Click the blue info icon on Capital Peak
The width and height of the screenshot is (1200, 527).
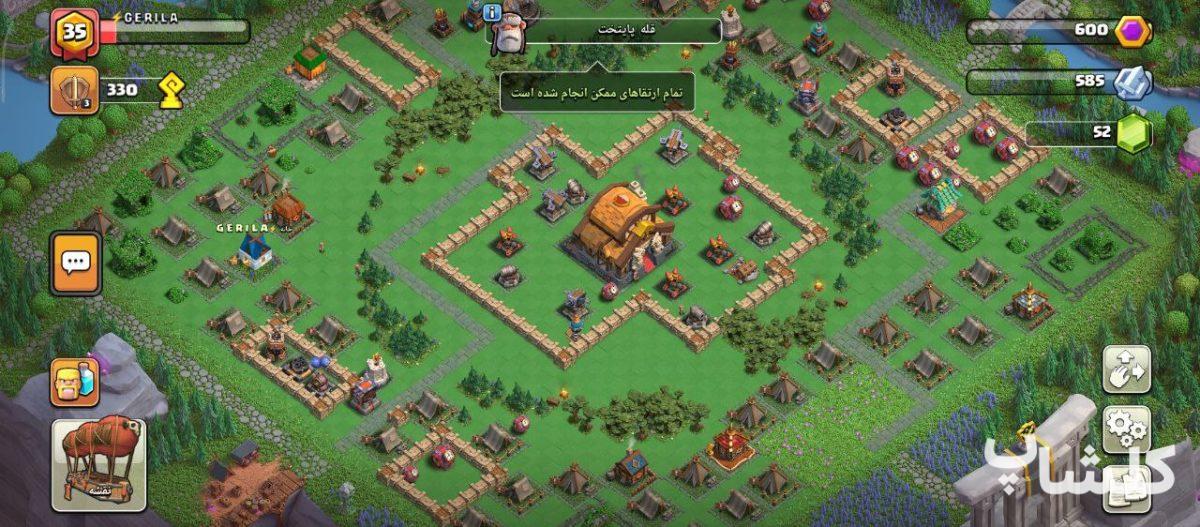pos(491,12)
